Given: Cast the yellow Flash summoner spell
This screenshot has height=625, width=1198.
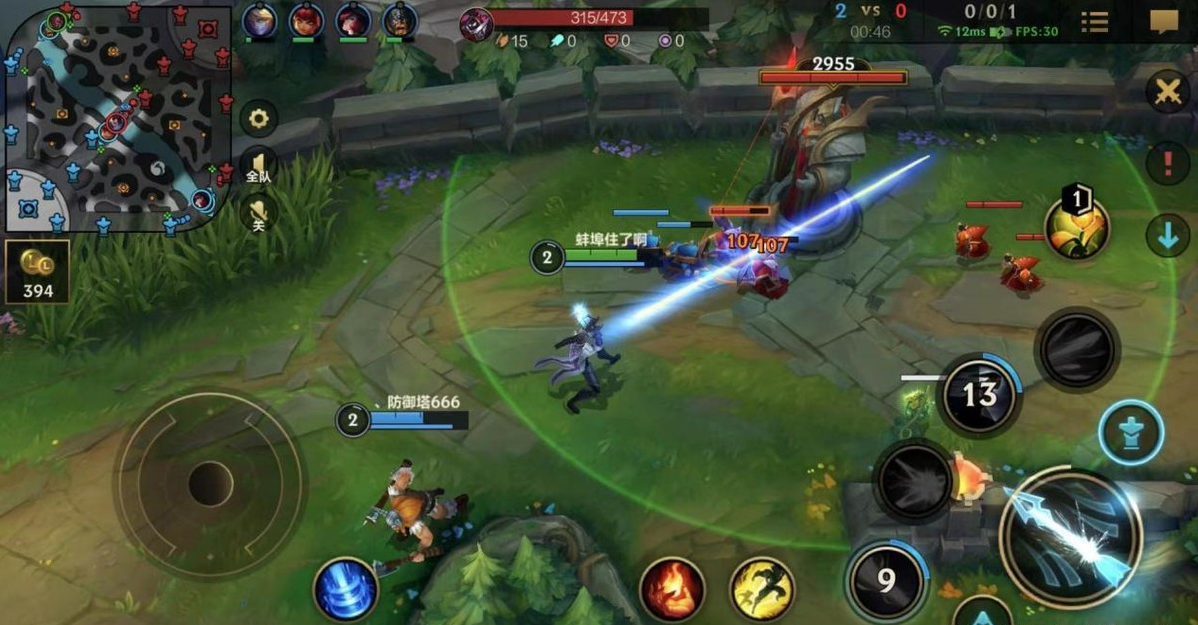Looking at the screenshot, I should click(762, 589).
